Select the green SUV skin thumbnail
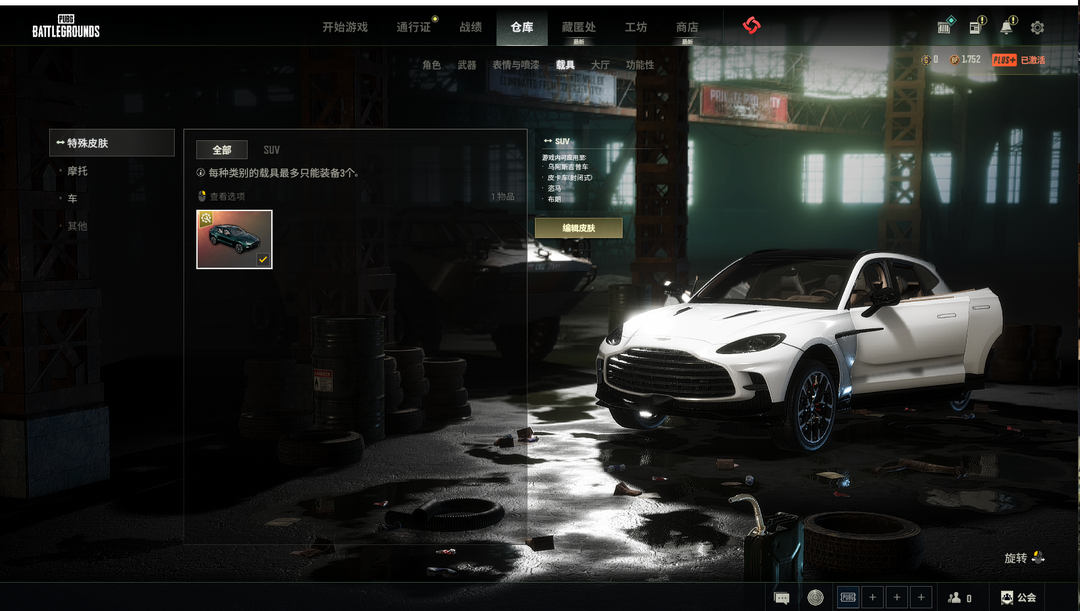The image size is (1080, 611). (x=234, y=239)
